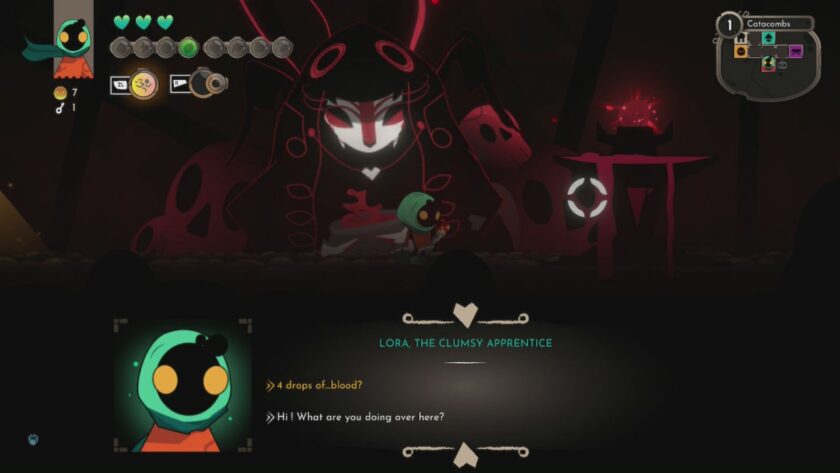Click Lora's dialogue portrait
840x473 pixels.
pyautogui.click(x=182, y=385)
